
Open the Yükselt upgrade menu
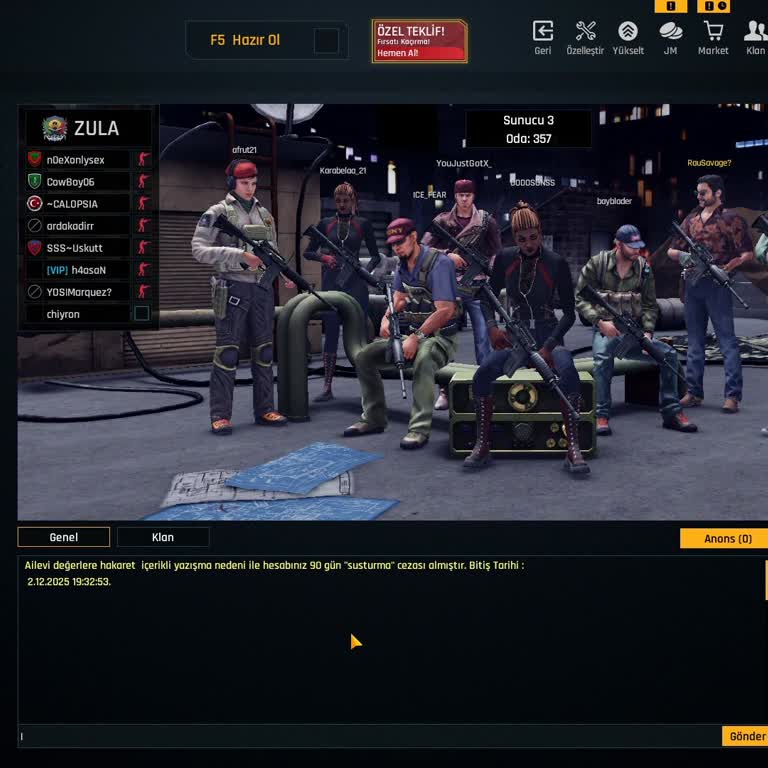628,37
